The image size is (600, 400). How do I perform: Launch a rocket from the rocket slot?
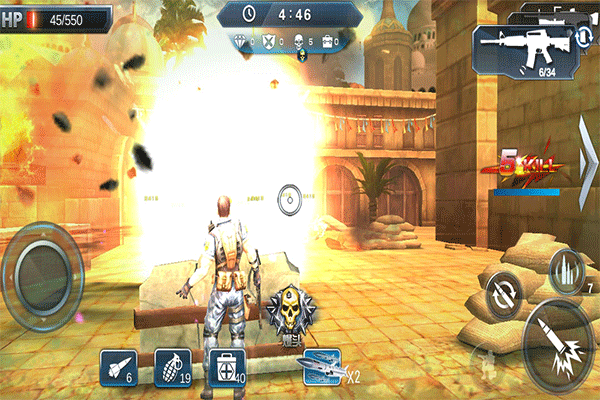[117, 367]
